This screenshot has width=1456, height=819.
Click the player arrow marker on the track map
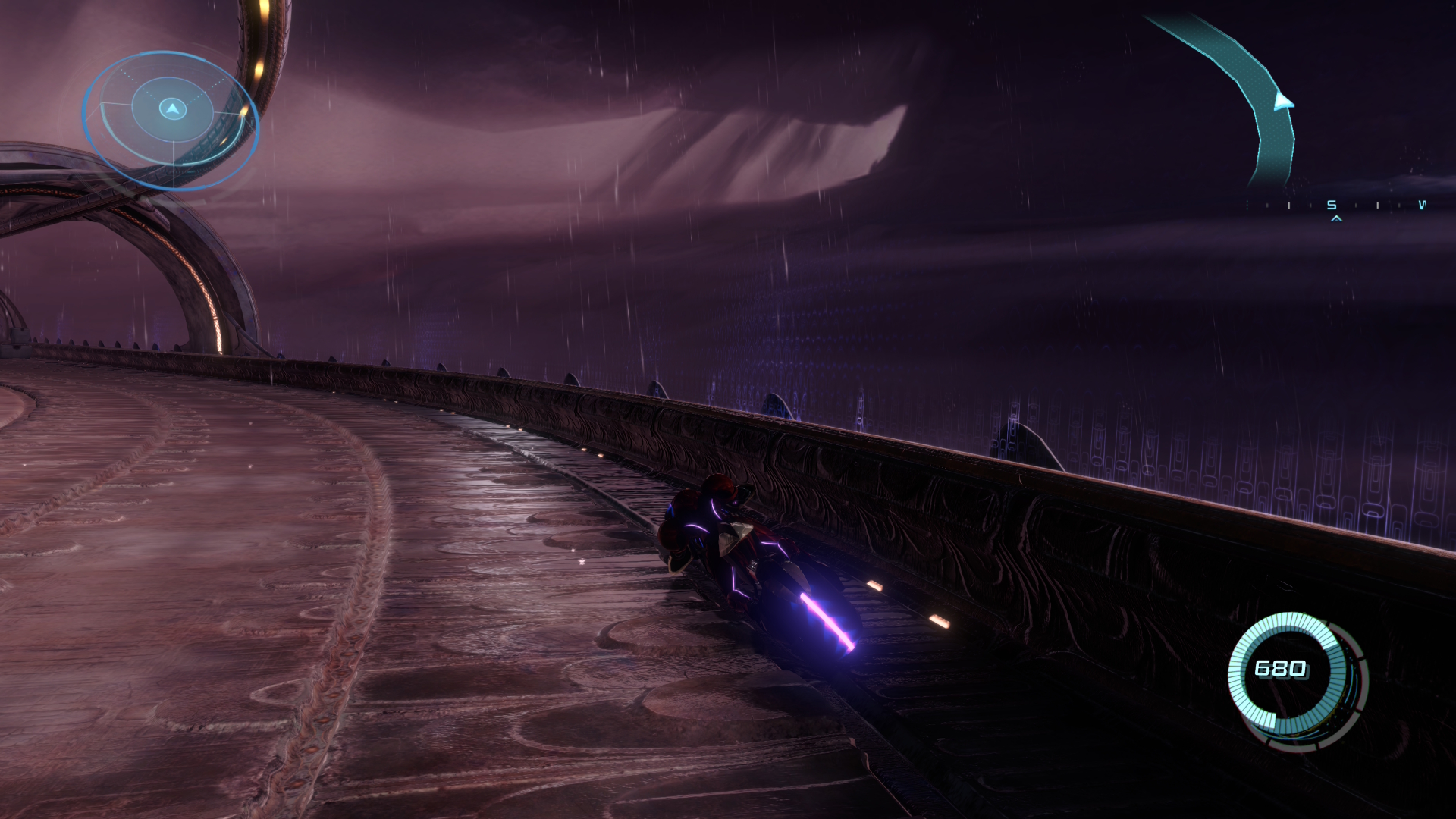(1282, 101)
